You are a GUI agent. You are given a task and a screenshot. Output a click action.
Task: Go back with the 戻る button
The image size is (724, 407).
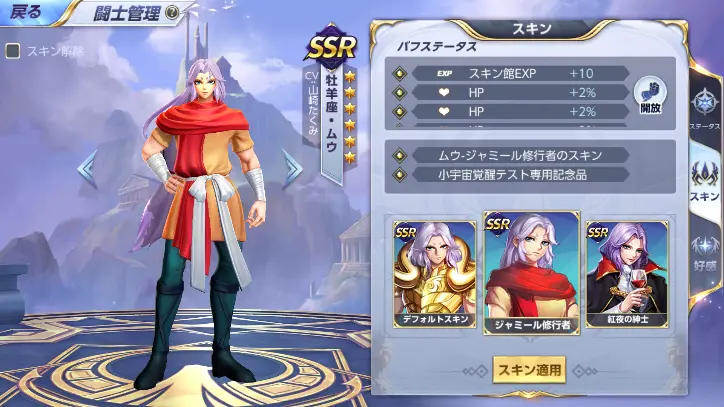point(27,14)
